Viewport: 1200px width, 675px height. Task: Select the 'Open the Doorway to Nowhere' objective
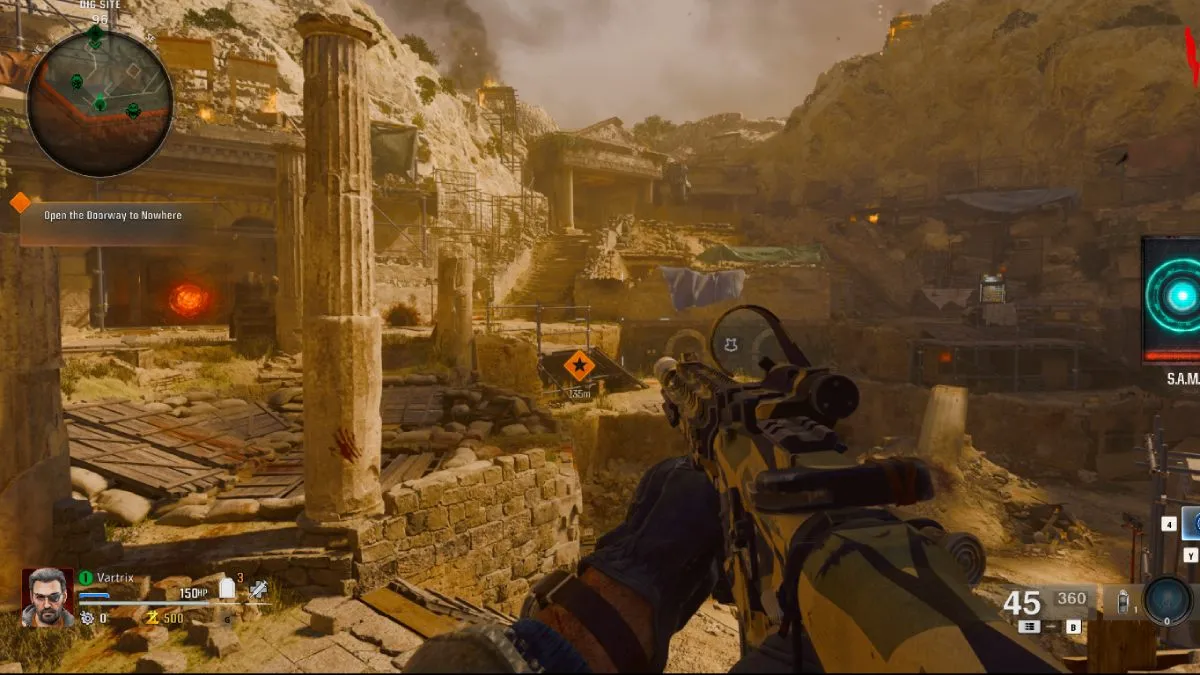114,215
